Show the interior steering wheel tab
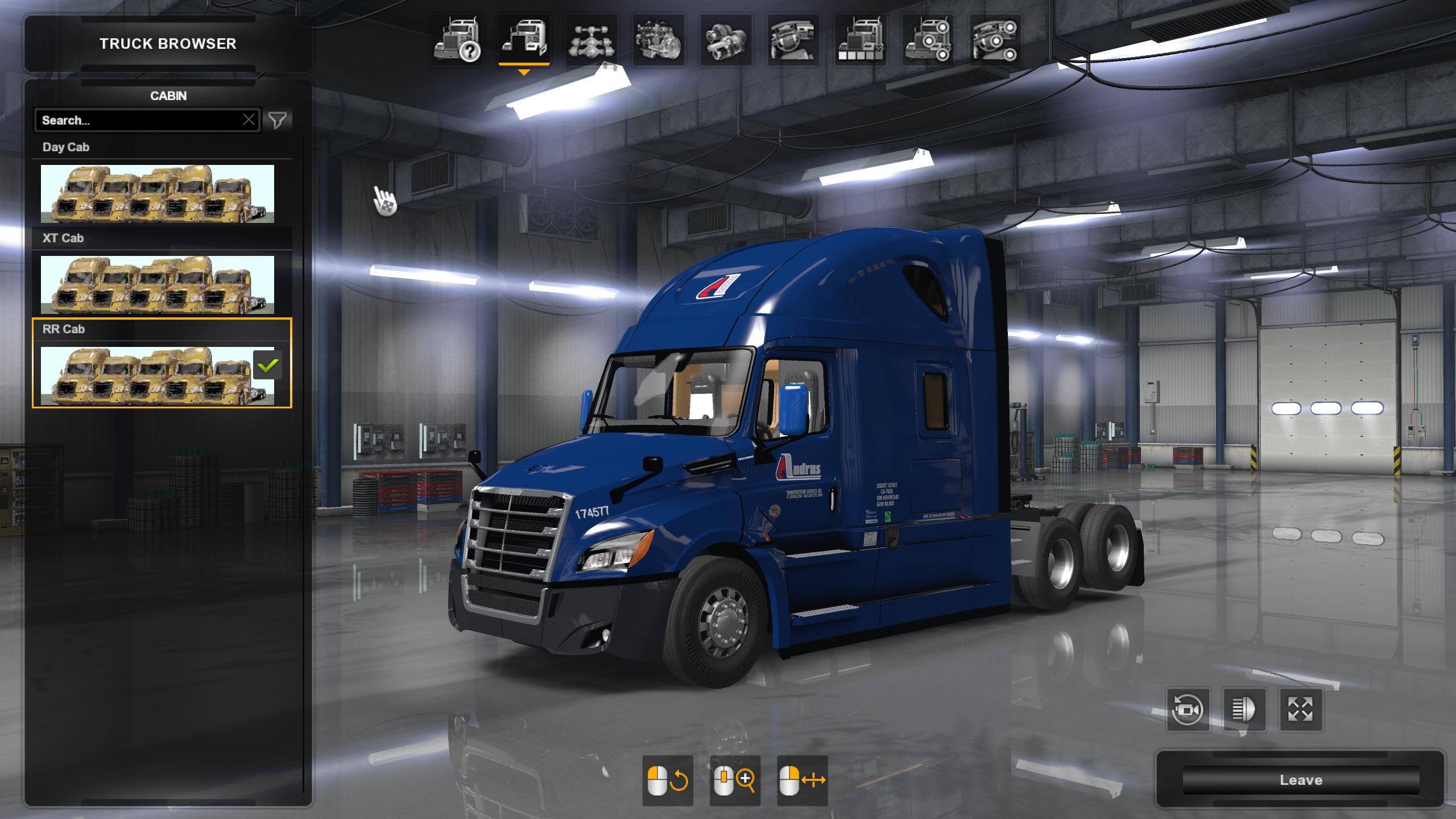Screen dimensions: 1456x819 tap(793, 40)
